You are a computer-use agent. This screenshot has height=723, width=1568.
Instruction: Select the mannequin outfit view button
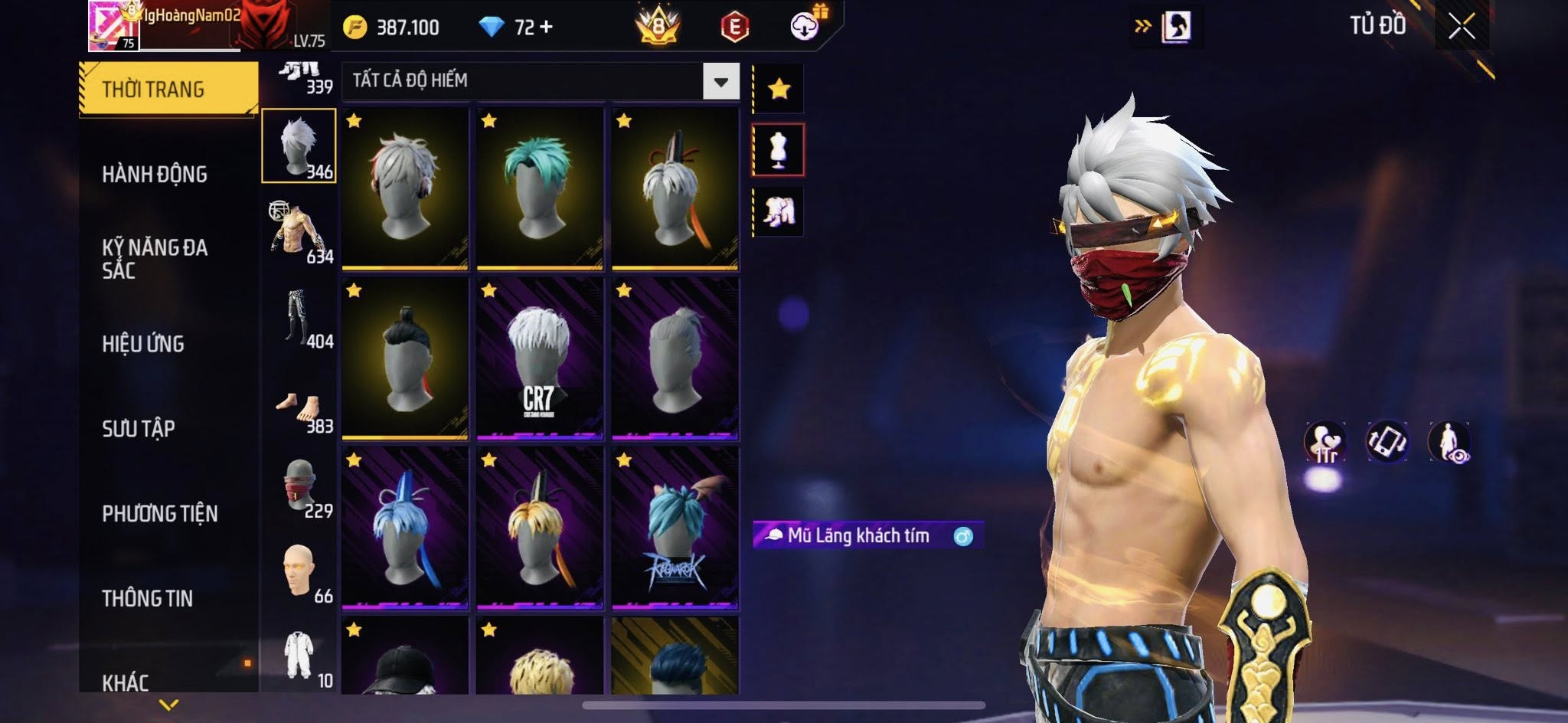(x=779, y=150)
